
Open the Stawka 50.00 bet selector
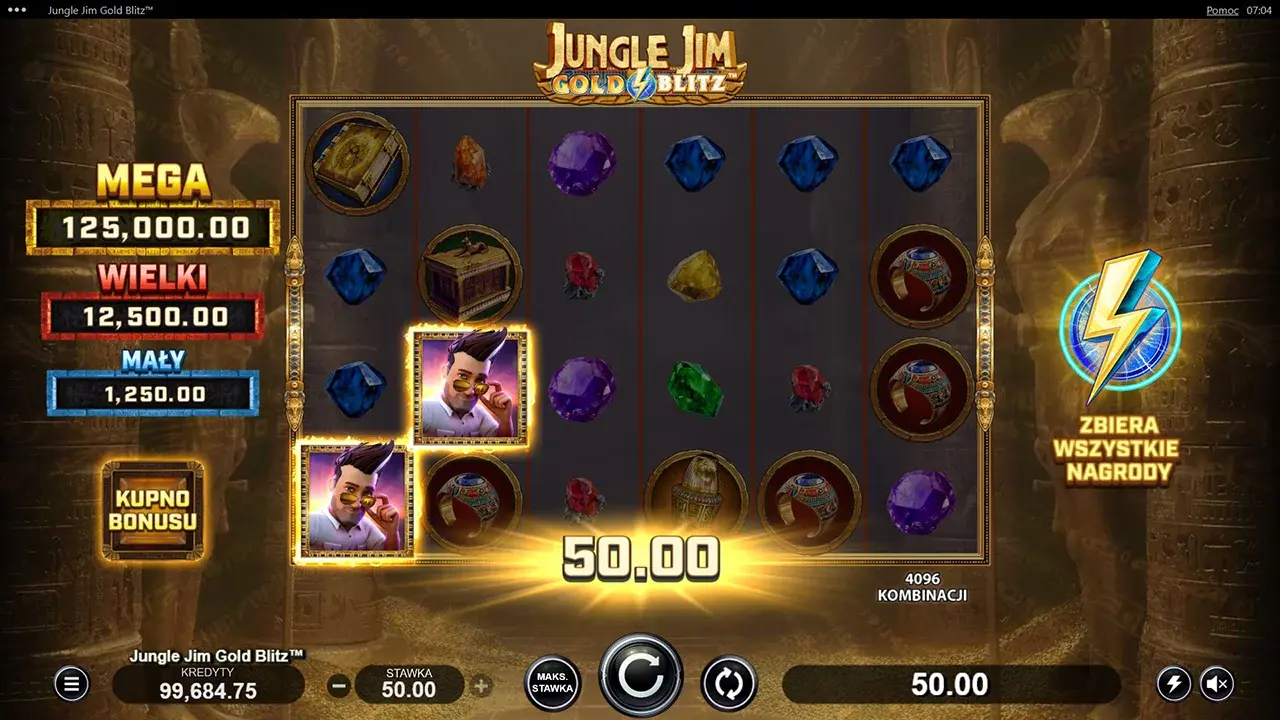point(410,685)
